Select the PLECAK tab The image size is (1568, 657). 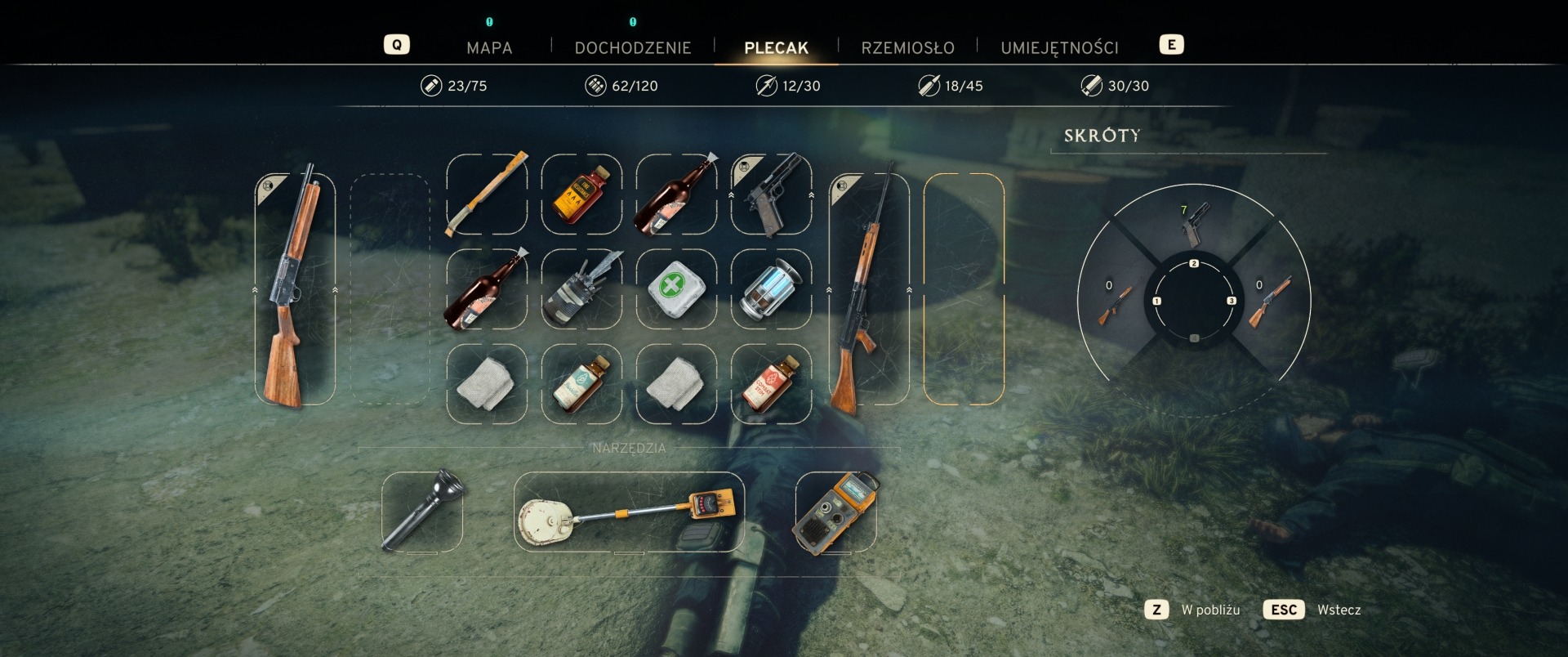(x=776, y=47)
